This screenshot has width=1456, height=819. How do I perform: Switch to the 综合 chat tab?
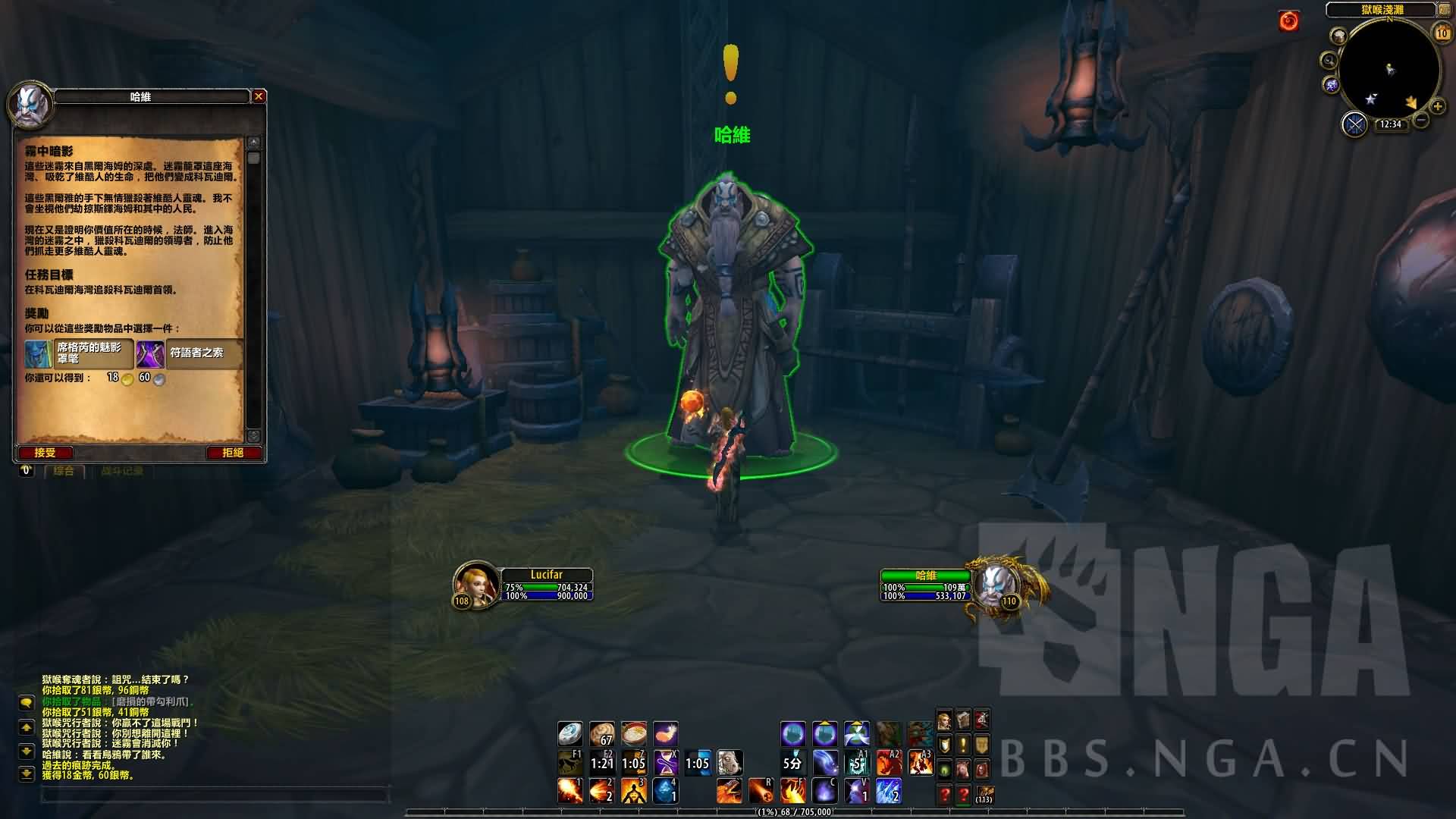tap(64, 471)
